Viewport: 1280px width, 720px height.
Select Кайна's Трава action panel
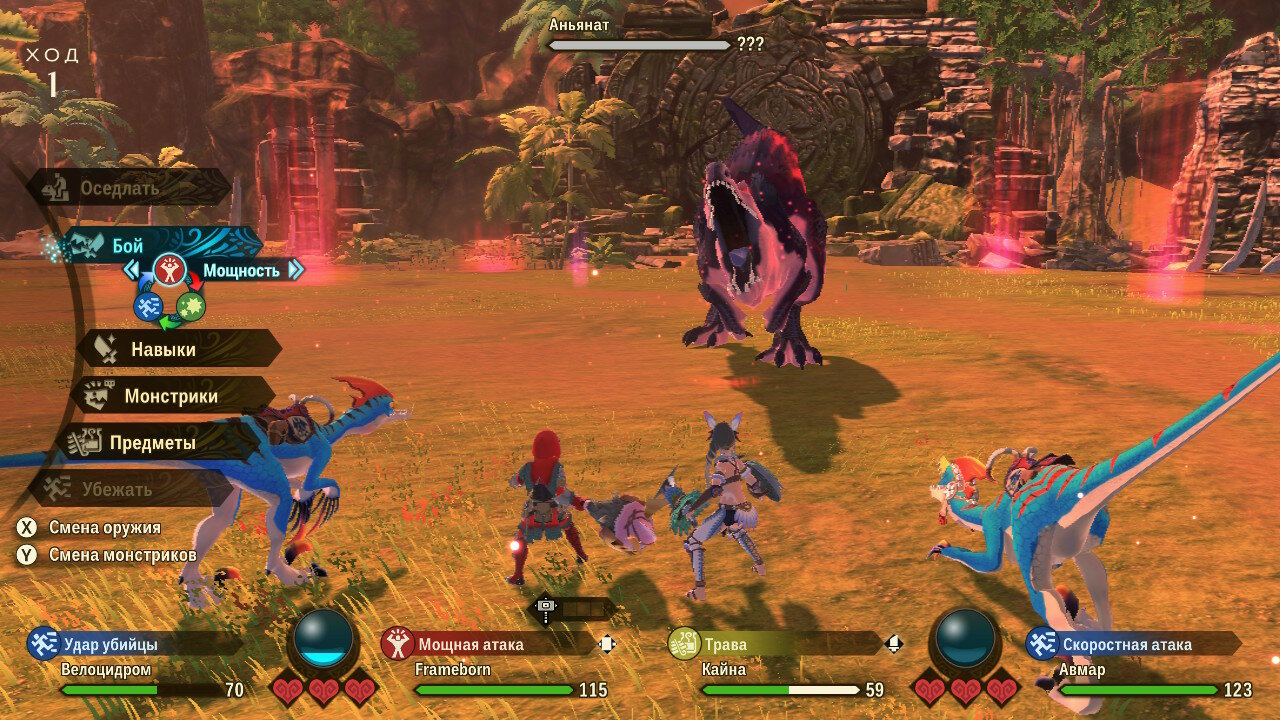(x=775, y=644)
